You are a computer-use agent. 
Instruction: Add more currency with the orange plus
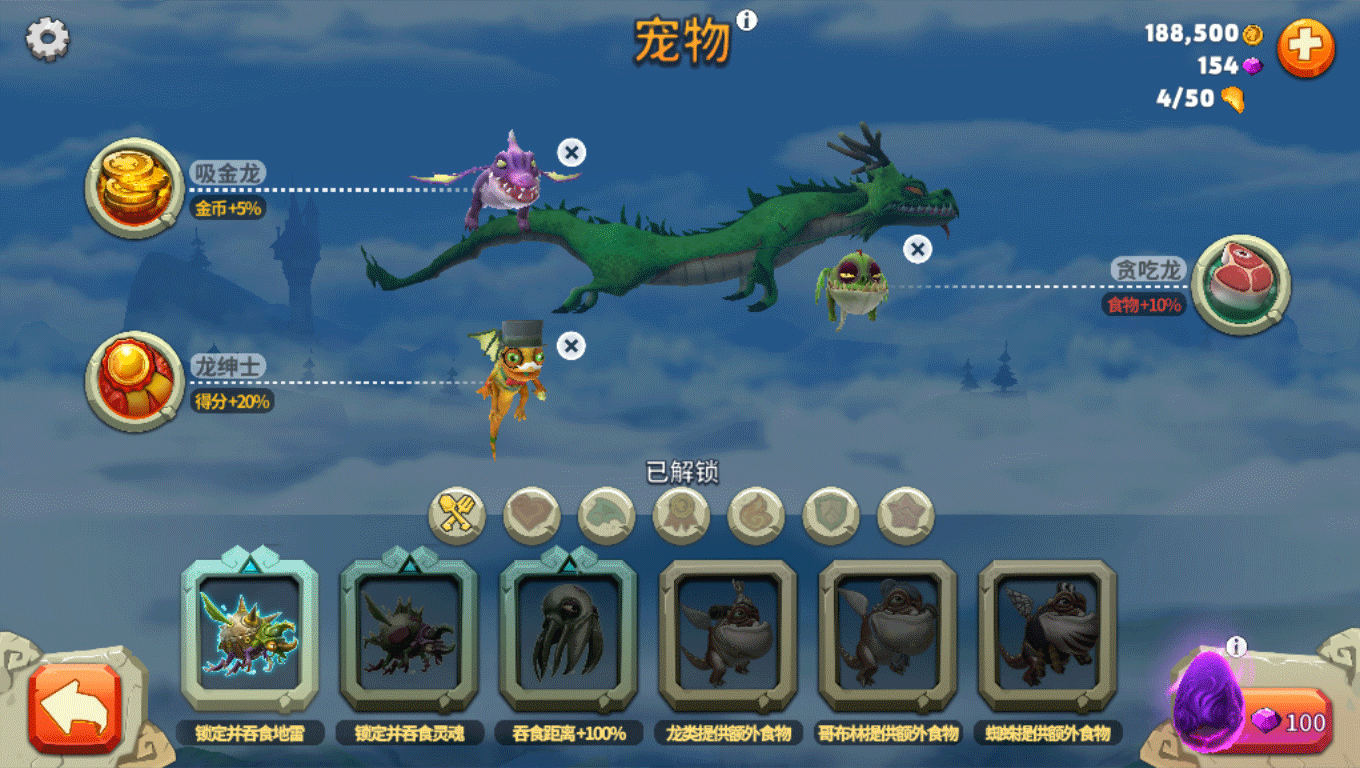1306,47
